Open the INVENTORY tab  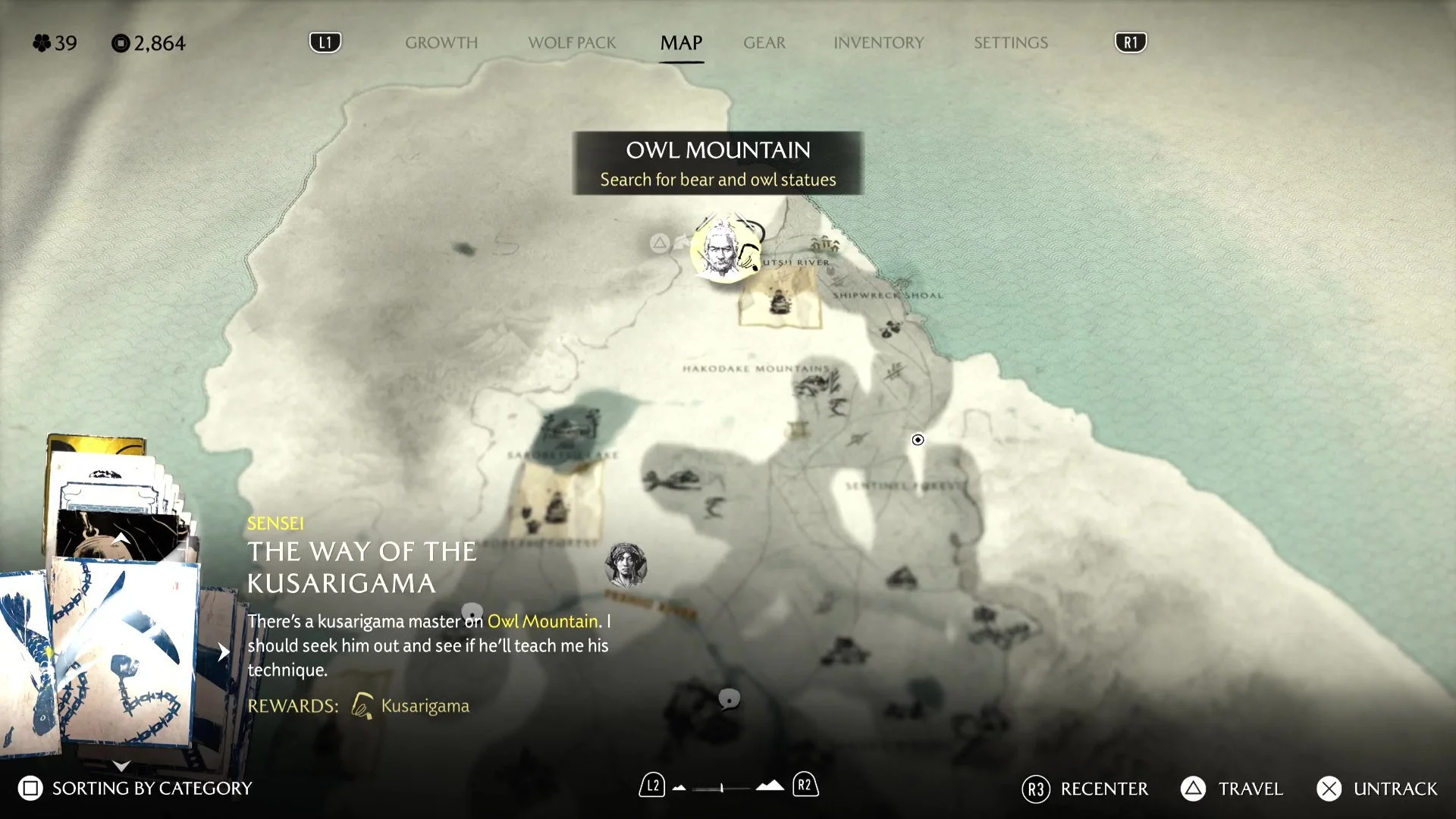point(878,43)
